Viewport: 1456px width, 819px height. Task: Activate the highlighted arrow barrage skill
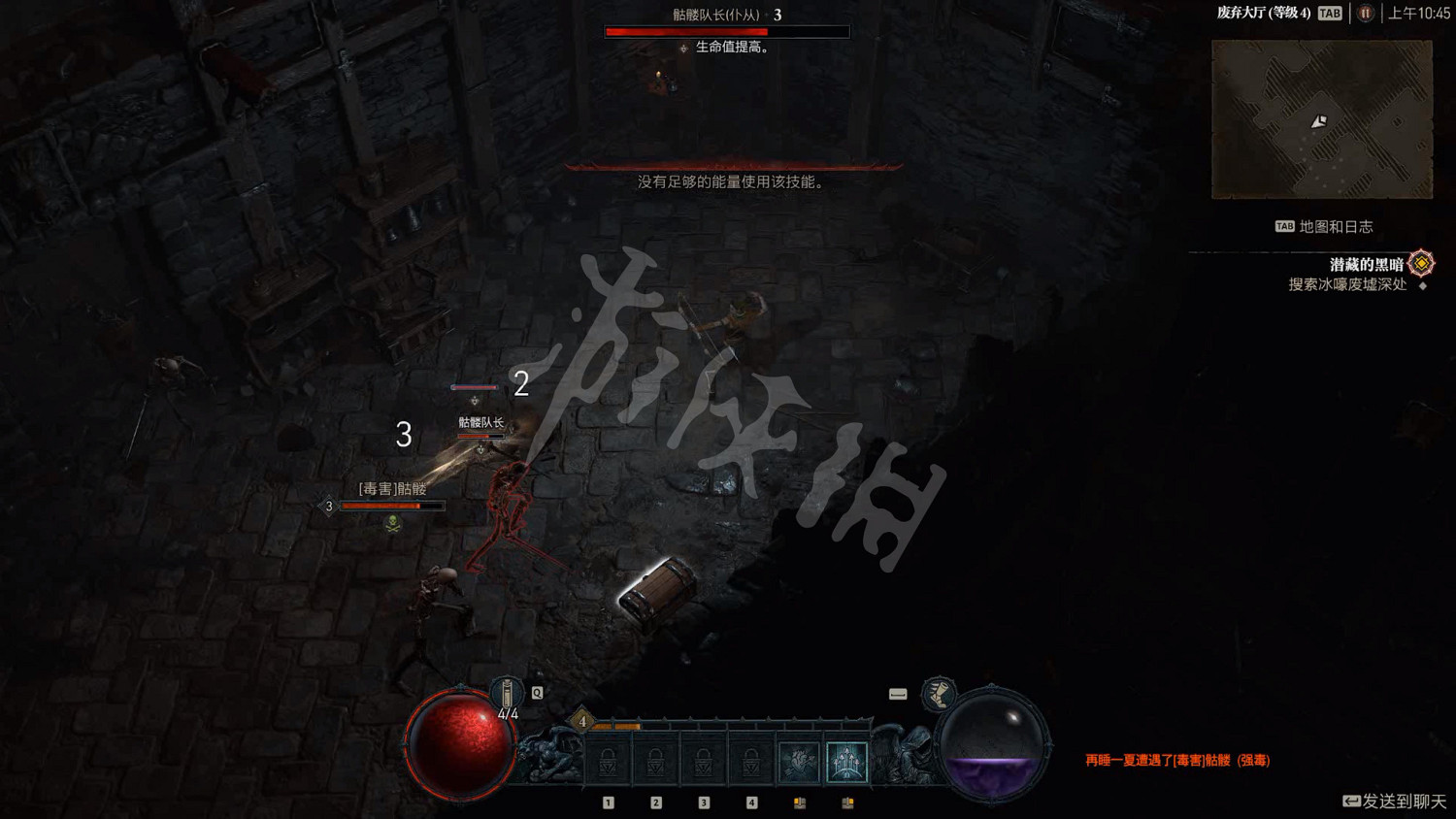845,762
